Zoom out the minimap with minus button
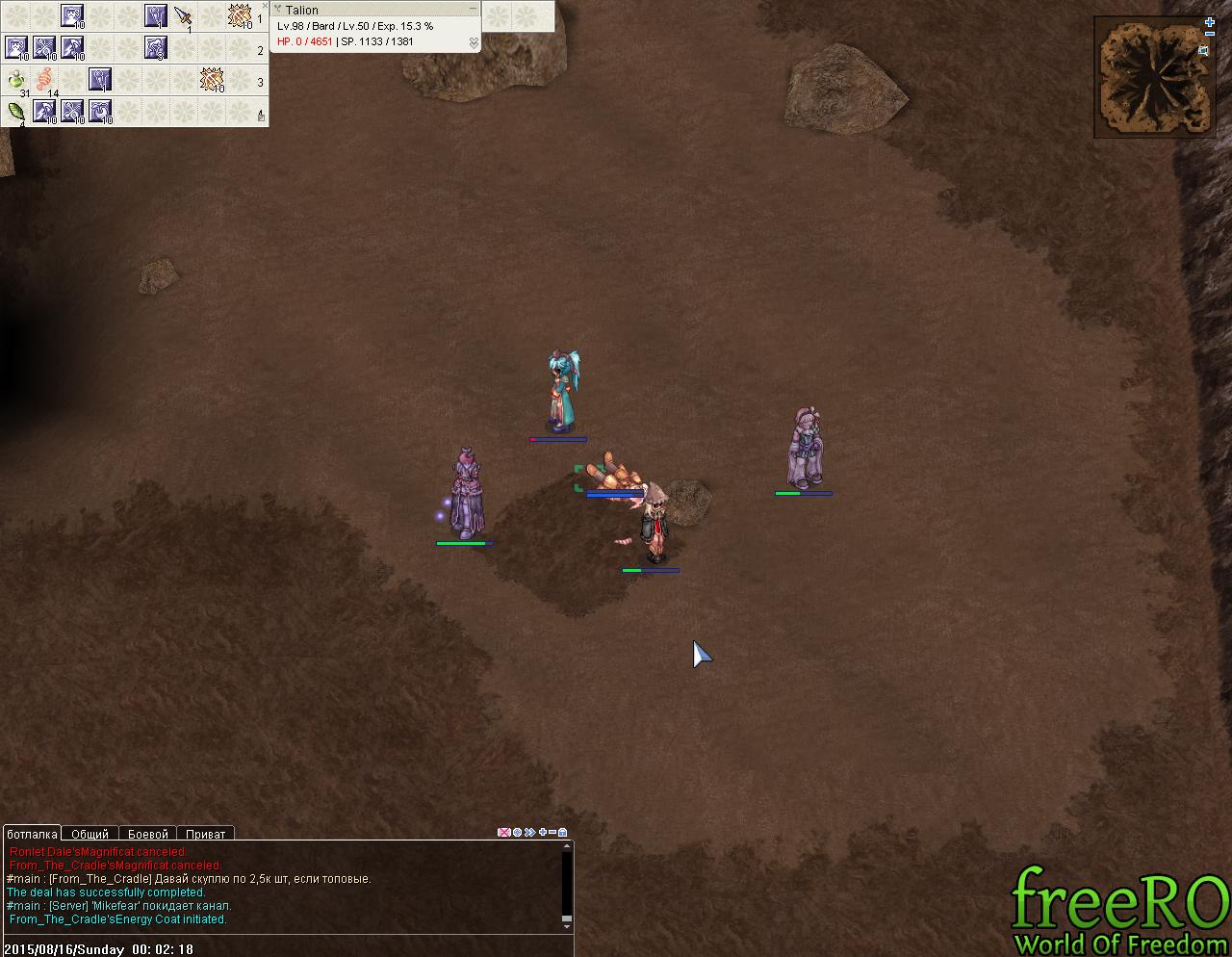The image size is (1232, 957). pyautogui.click(x=1210, y=35)
